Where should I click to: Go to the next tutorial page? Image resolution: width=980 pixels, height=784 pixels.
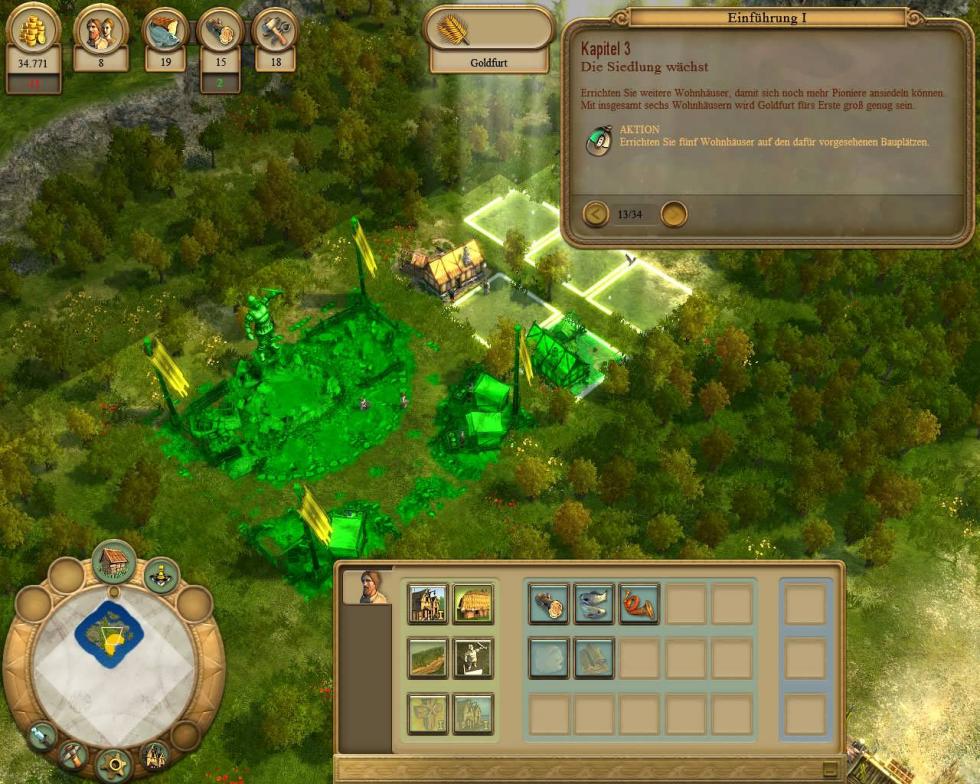pos(674,214)
